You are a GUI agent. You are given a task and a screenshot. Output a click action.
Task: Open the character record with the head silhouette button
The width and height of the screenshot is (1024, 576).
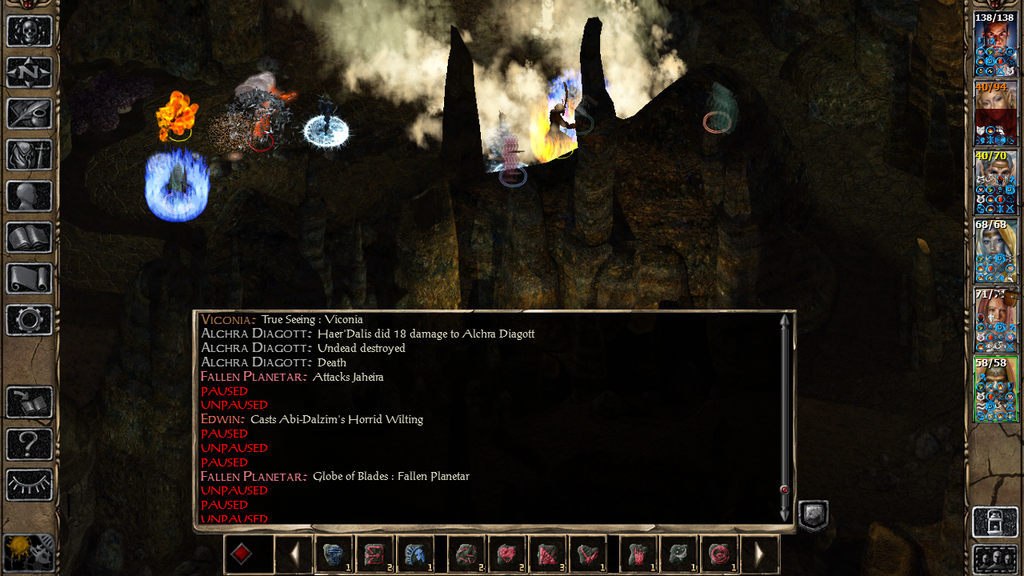pos(29,196)
